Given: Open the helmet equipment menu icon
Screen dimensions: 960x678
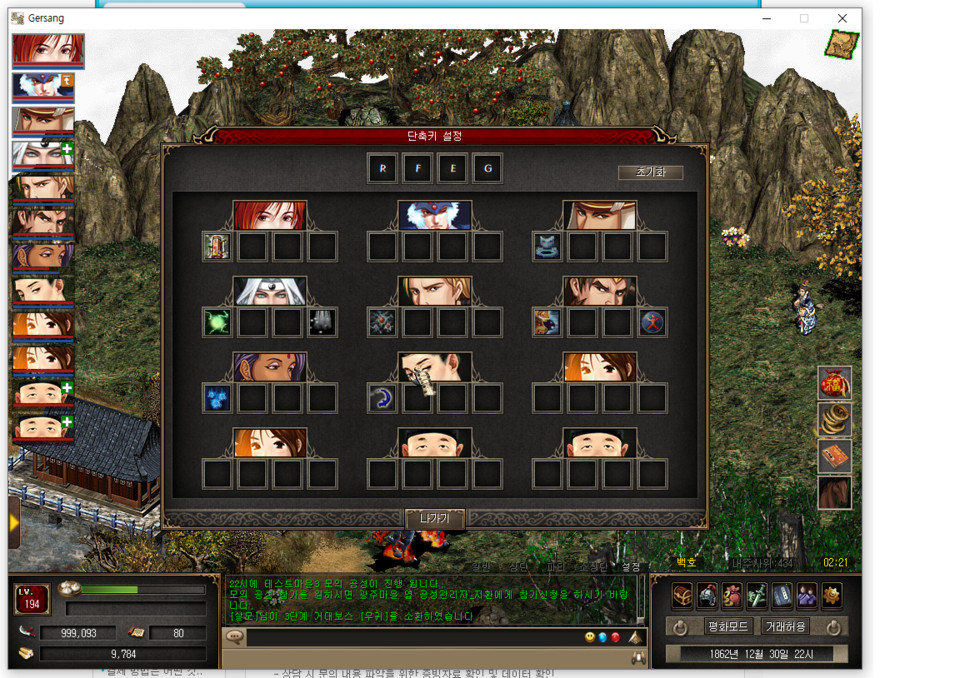Looking at the screenshot, I should click(x=707, y=596).
